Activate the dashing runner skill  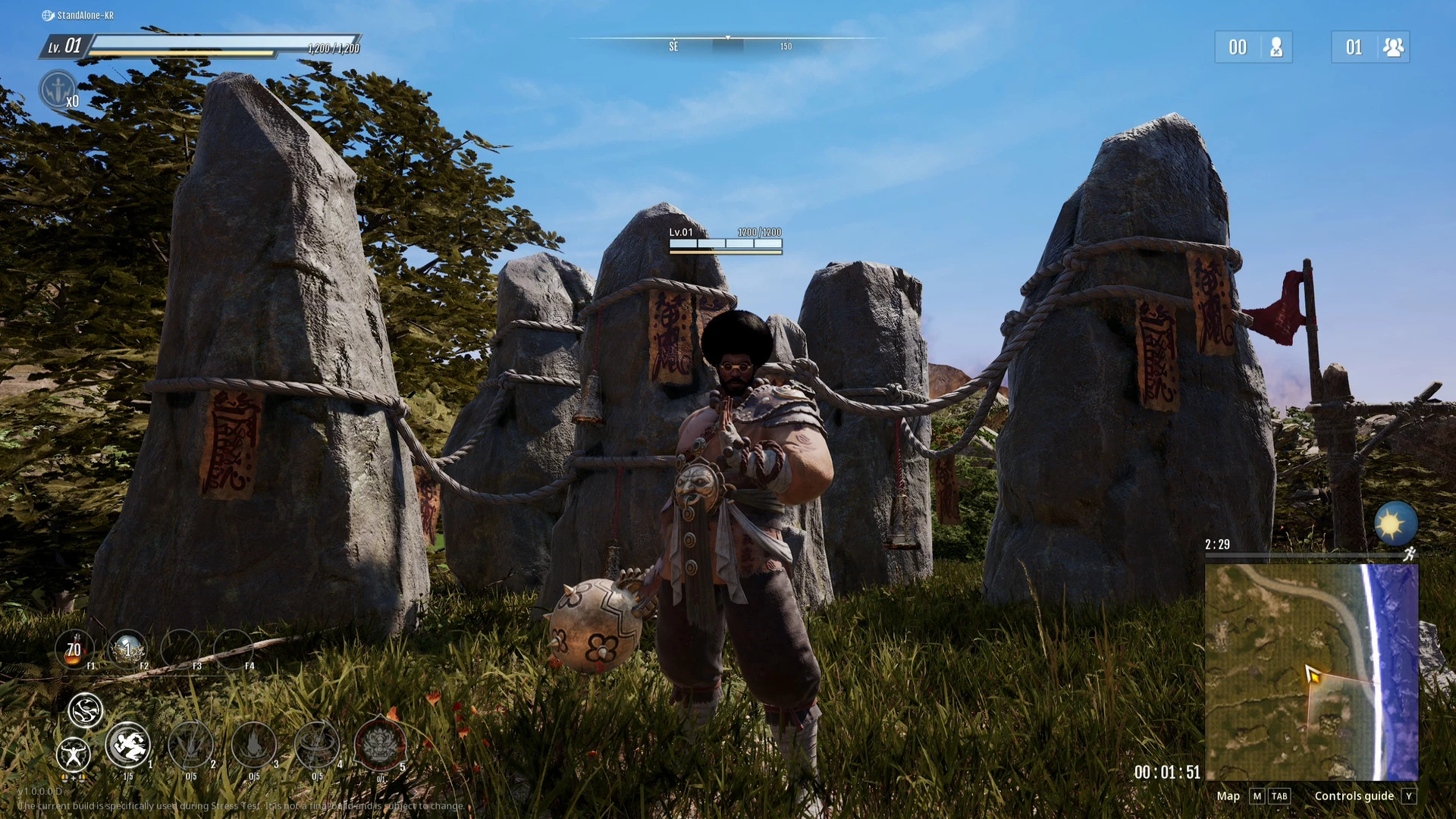point(127,745)
